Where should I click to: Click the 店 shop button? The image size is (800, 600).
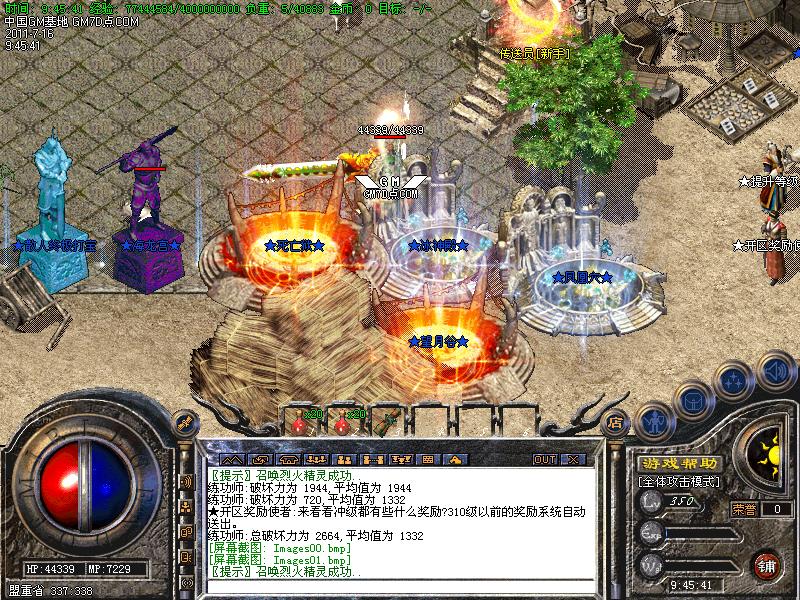click(616, 420)
